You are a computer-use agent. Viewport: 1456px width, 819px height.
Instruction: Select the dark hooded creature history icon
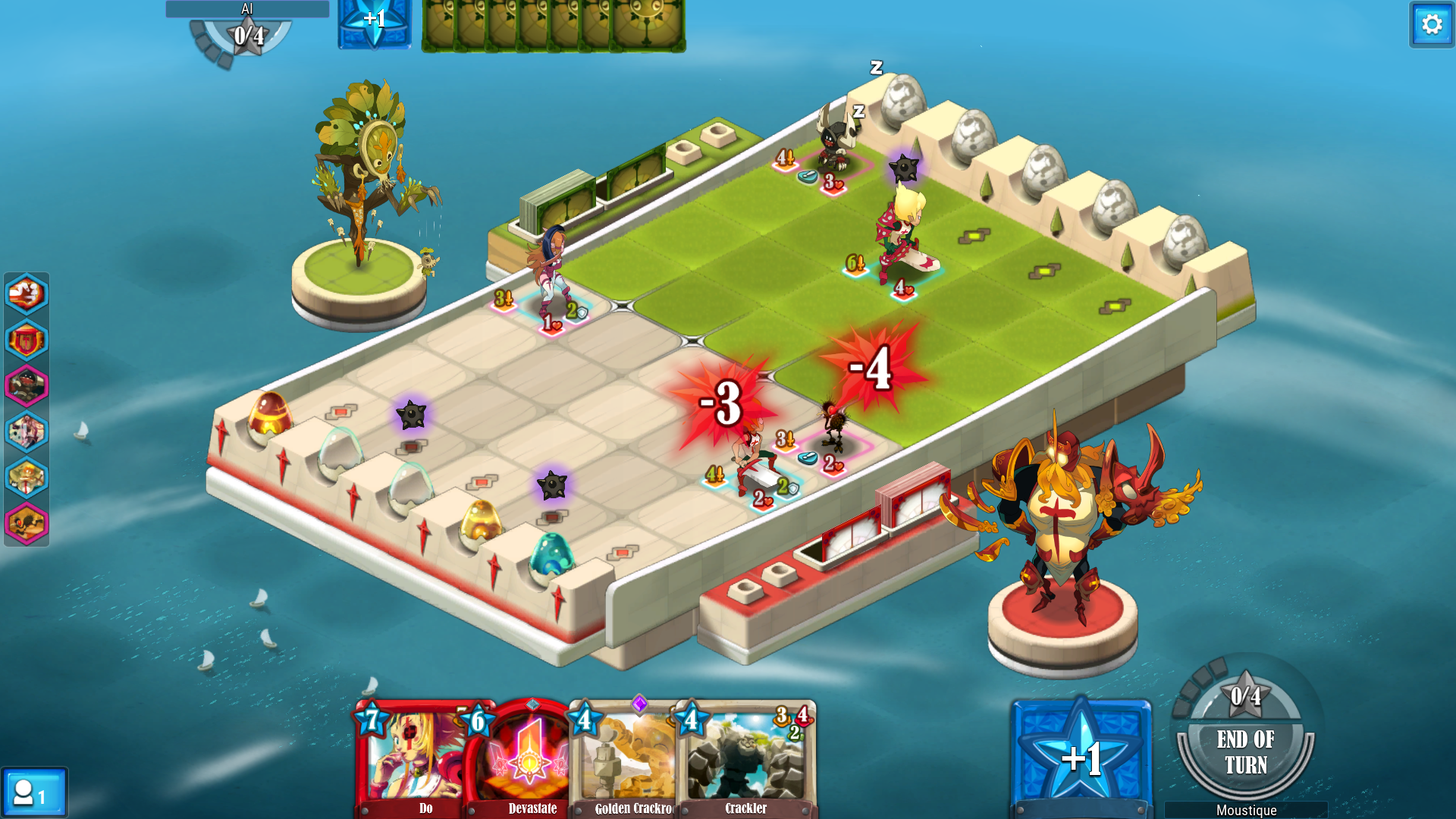(27, 385)
